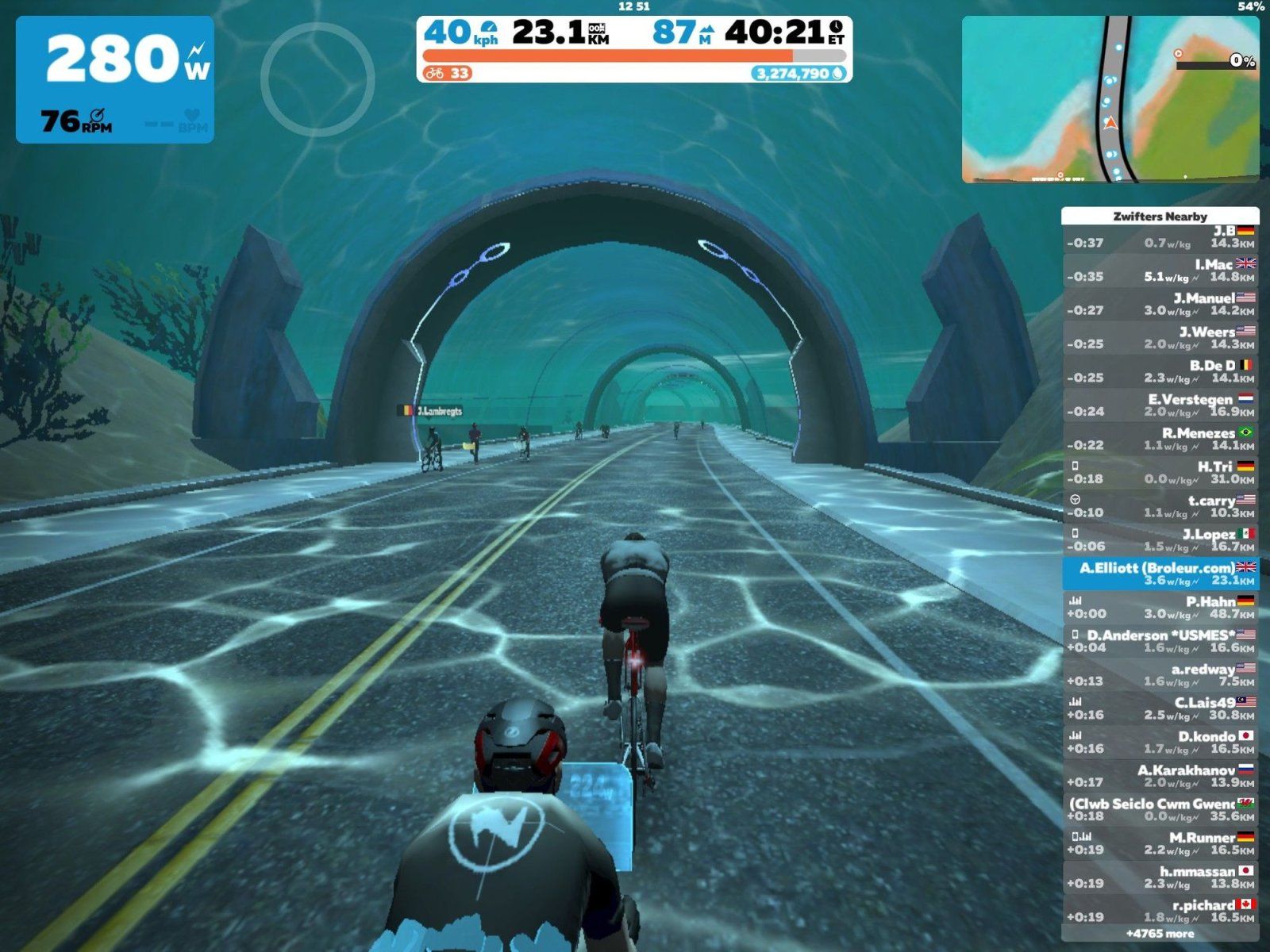Select H.Tri rider row
Screen dimensions: 1270x952
1160,473
